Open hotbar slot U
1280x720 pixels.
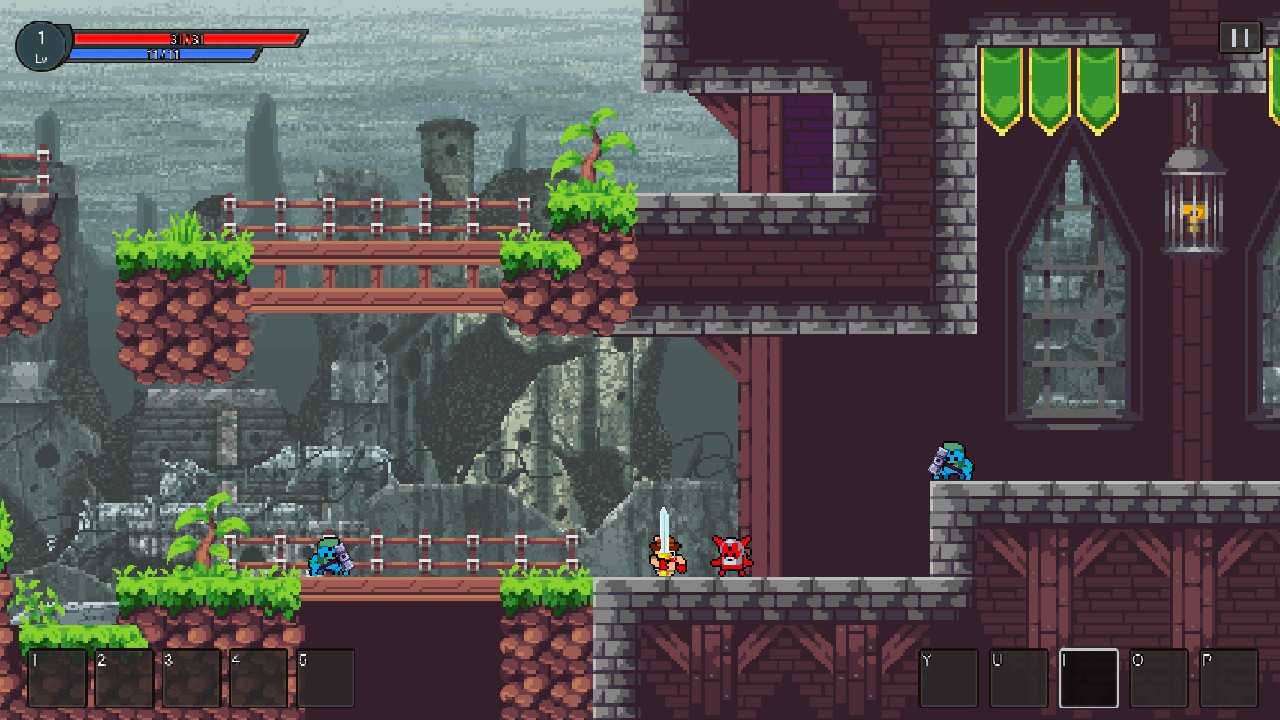click(1017, 677)
